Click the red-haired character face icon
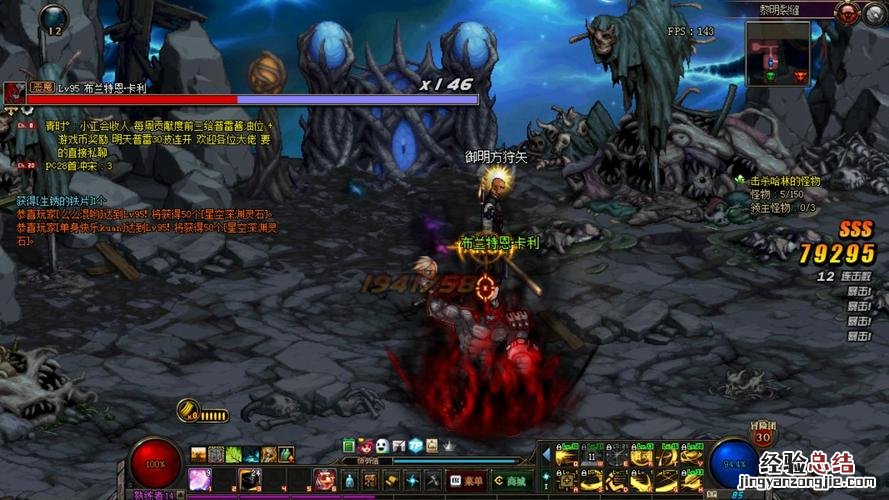 [366, 445]
